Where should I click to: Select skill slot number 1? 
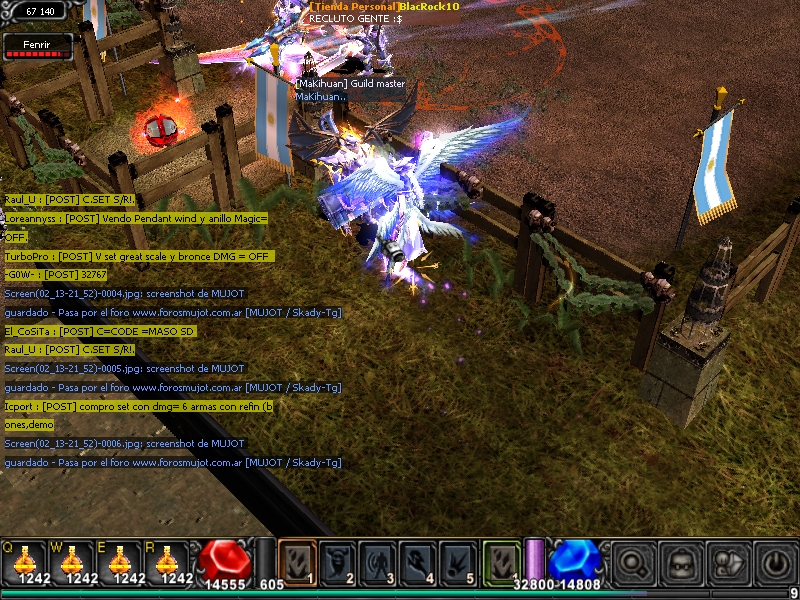click(298, 561)
